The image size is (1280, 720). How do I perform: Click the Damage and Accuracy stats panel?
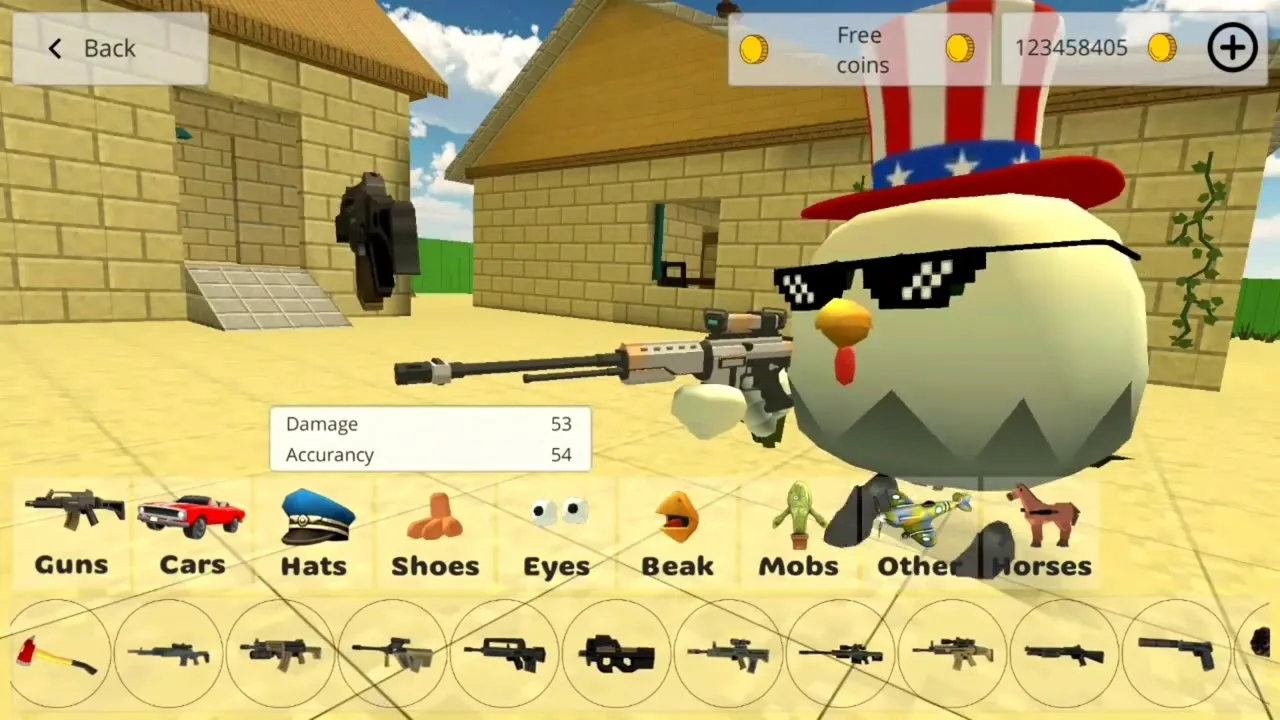click(430, 439)
